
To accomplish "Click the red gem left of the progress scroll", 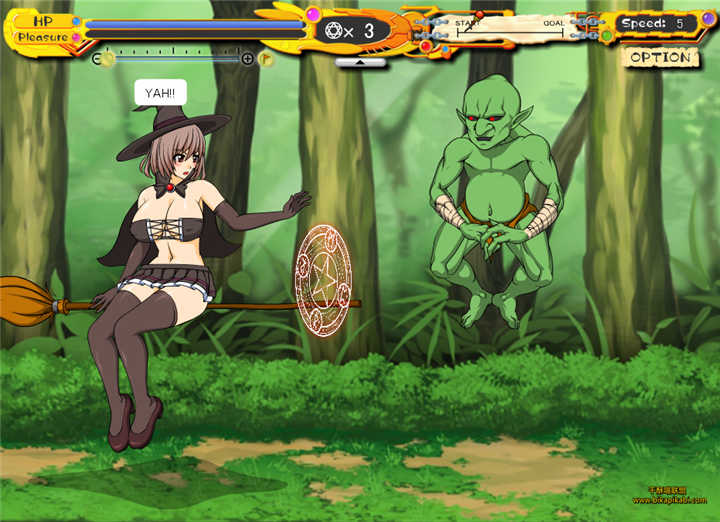I will (427, 45).
